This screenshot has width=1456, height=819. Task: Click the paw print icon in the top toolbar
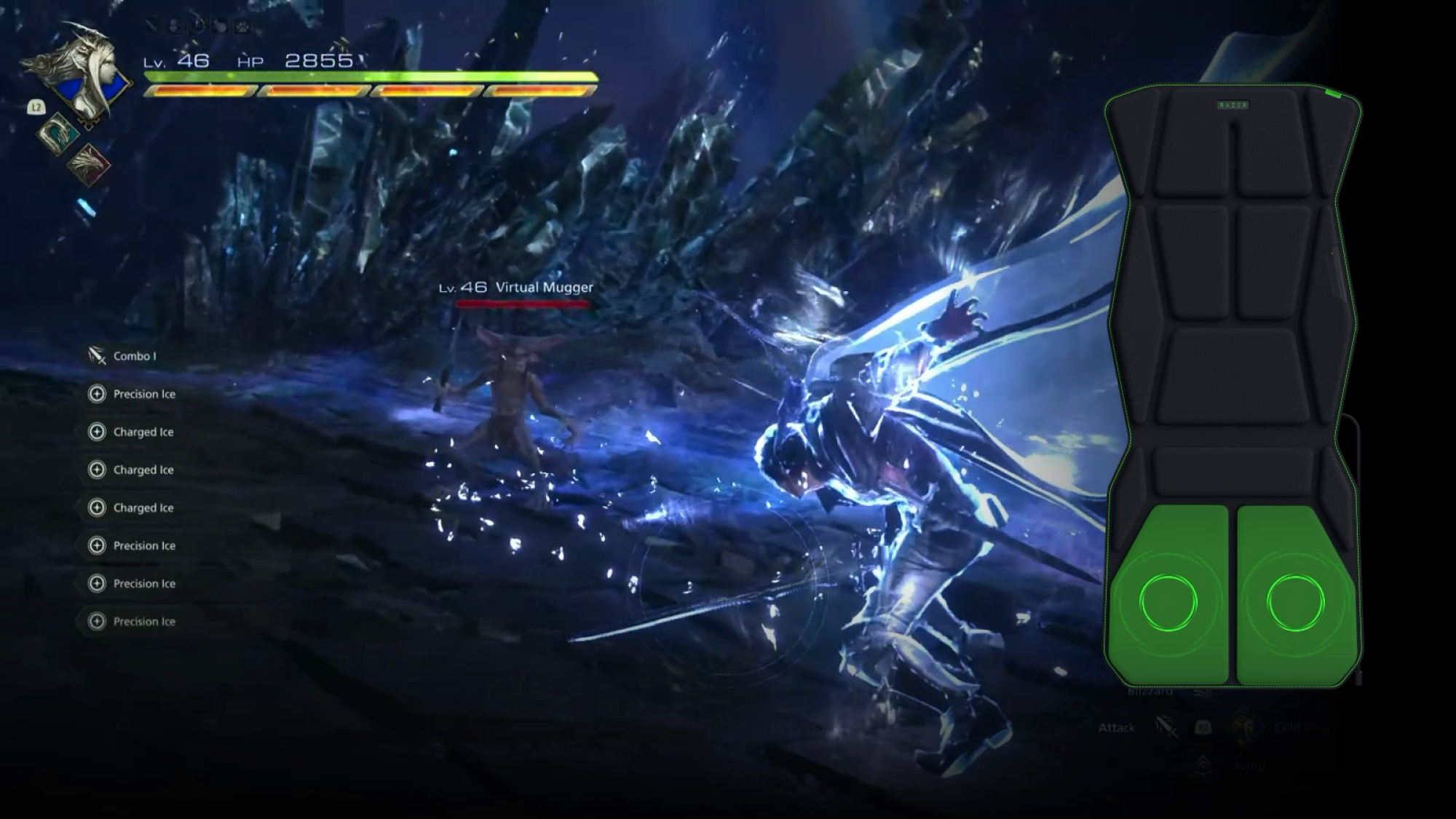point(242,26)
